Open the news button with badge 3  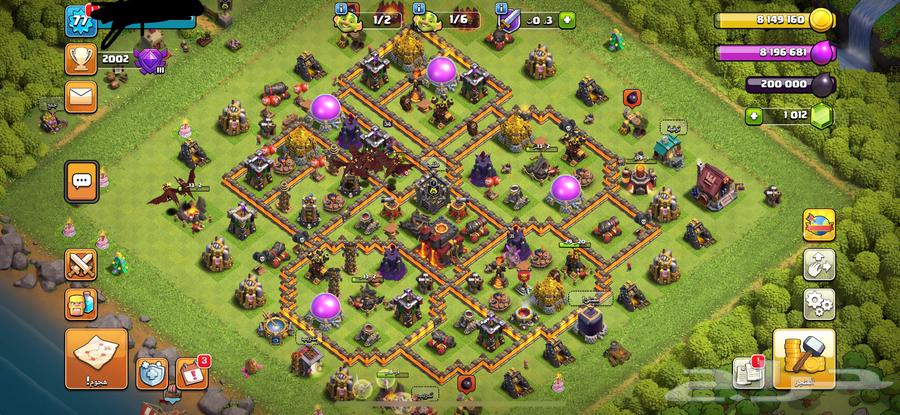[x=192, y=374]
